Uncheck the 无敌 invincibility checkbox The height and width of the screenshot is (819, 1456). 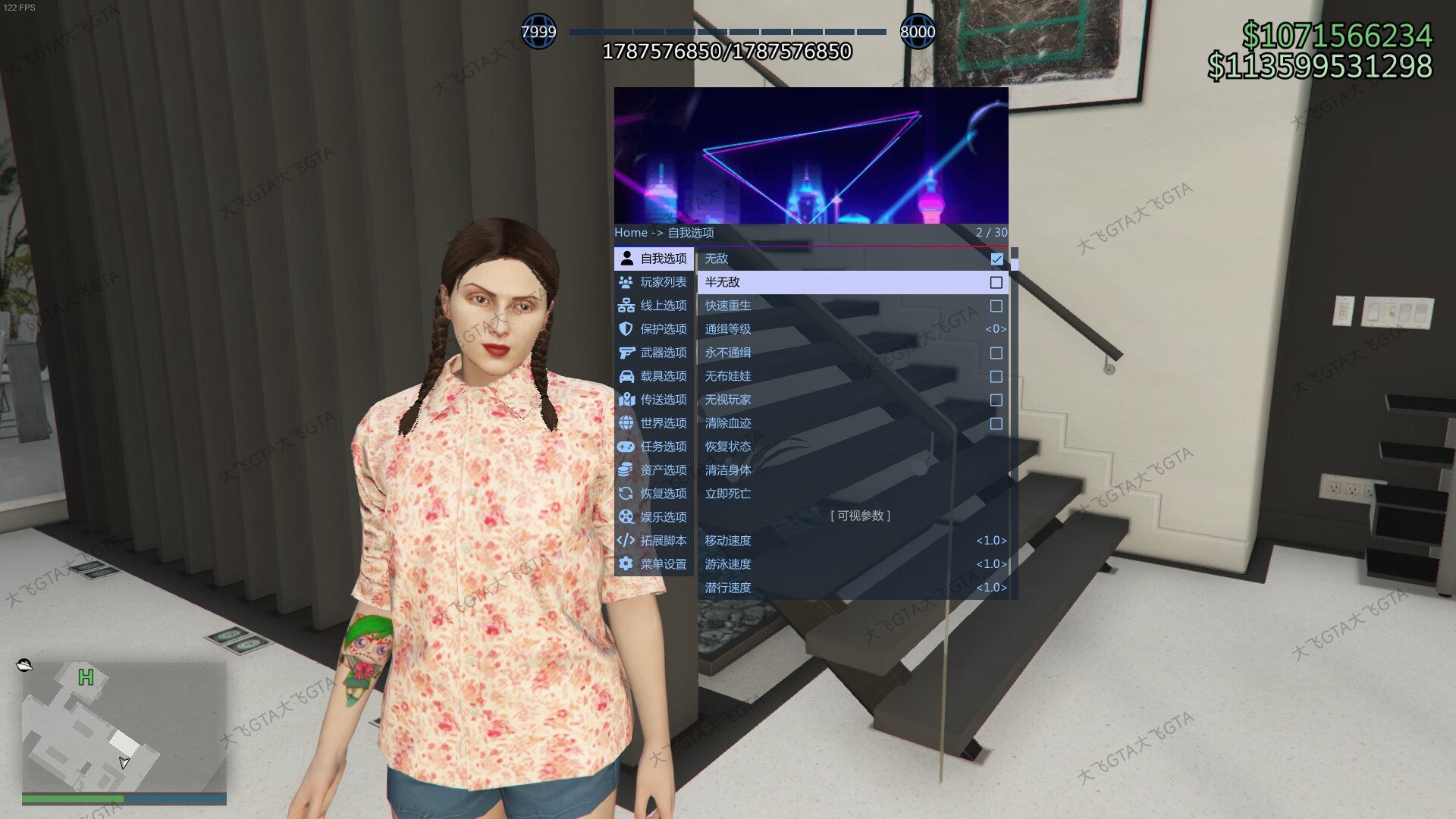pos(996,259)
